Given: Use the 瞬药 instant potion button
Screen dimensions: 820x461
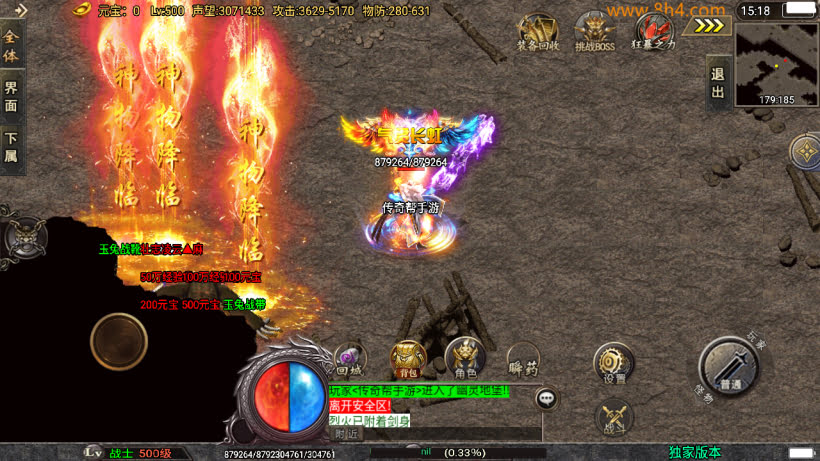Looking at the screenshot, I should coord(523,360).
